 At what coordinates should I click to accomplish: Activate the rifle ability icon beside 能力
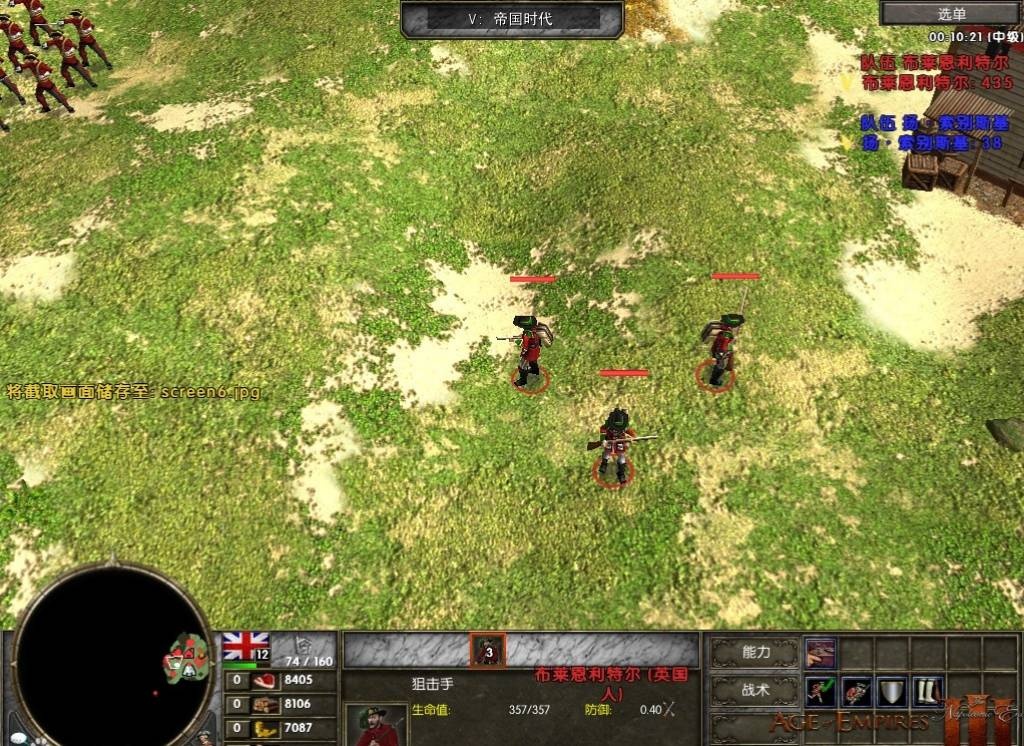[820, 652]
